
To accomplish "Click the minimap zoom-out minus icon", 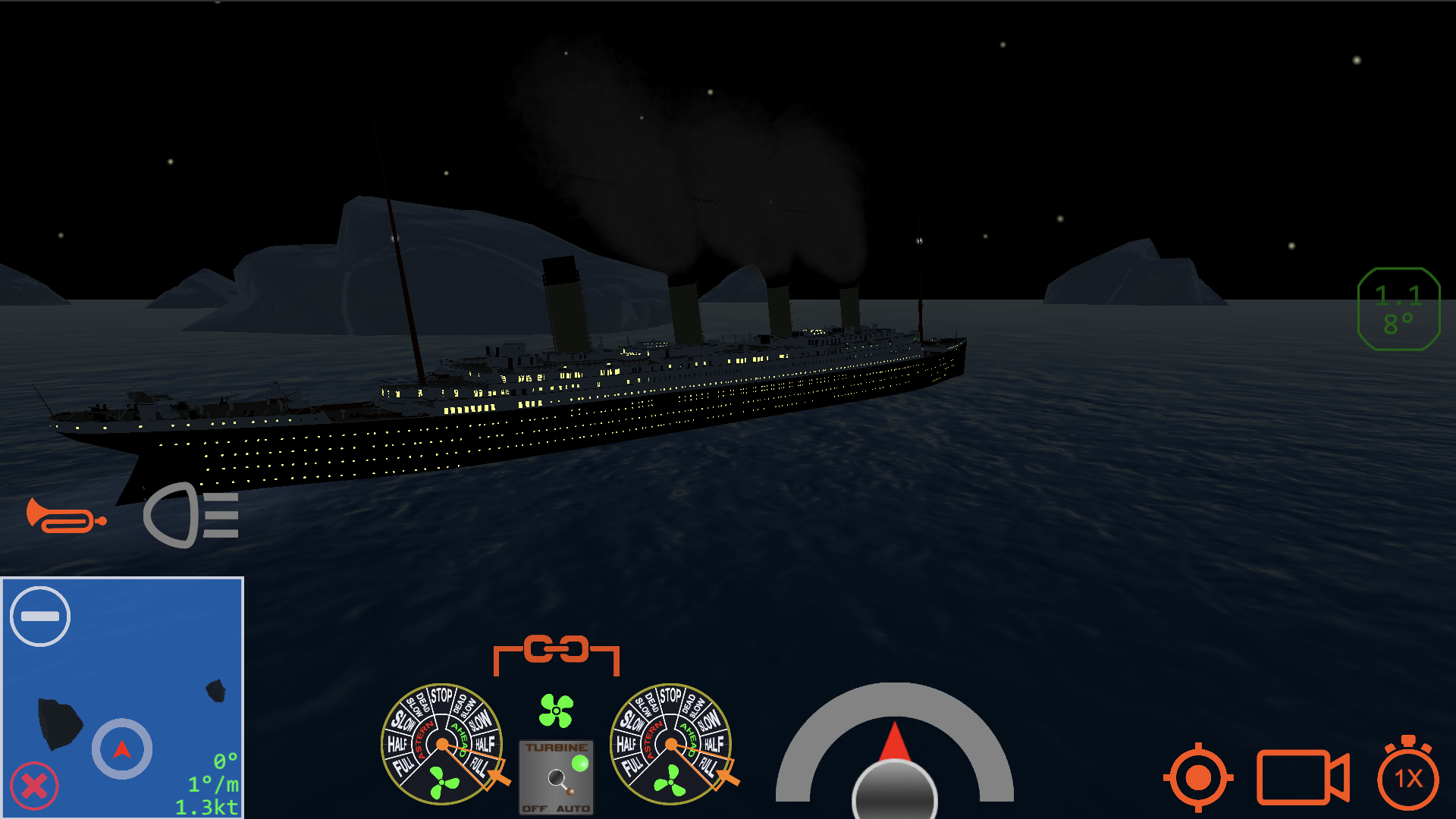I will (x=39, y=616).
